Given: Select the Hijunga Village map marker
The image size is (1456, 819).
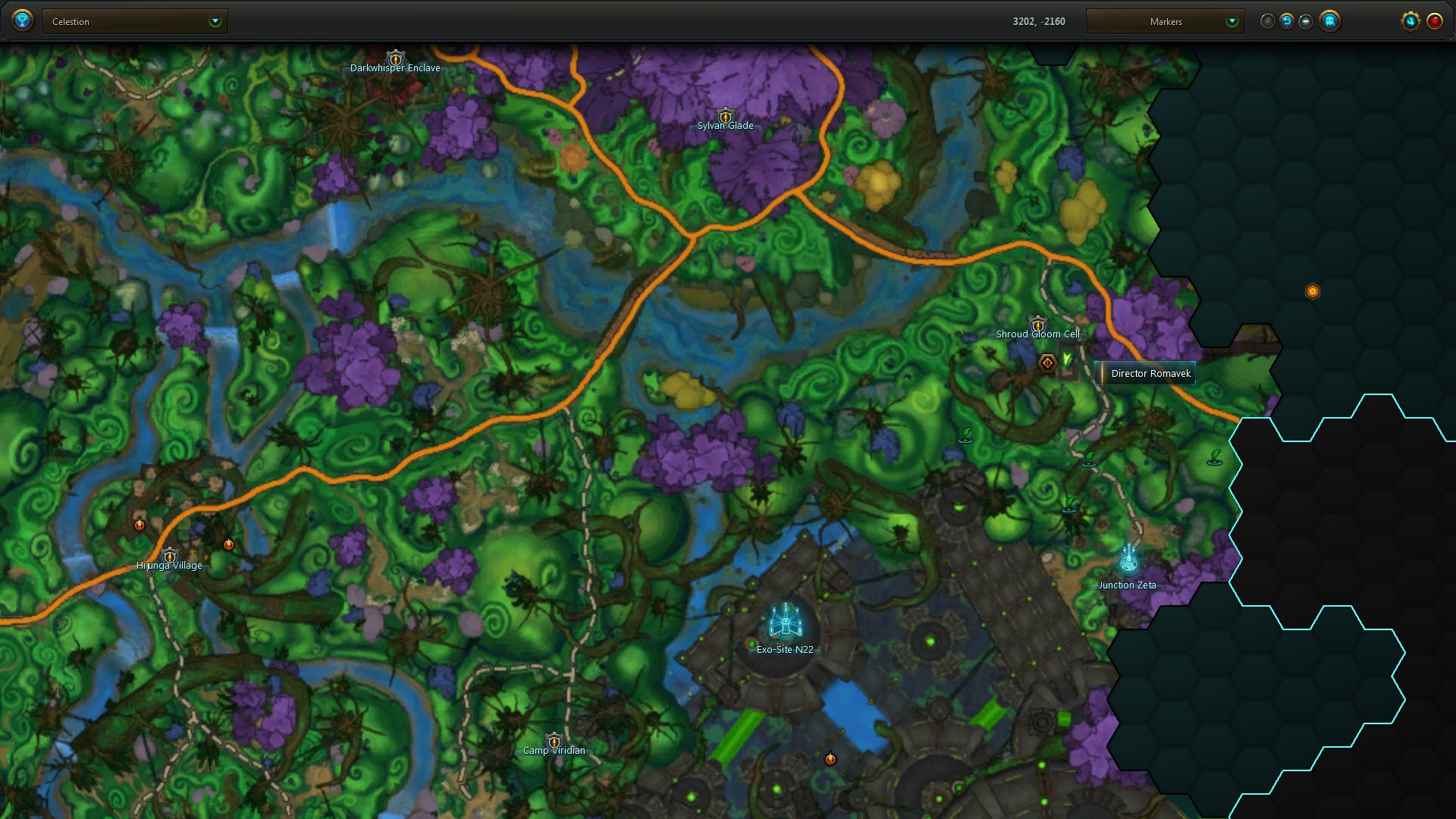Looking at the screenshot, I should coord(170,557).
